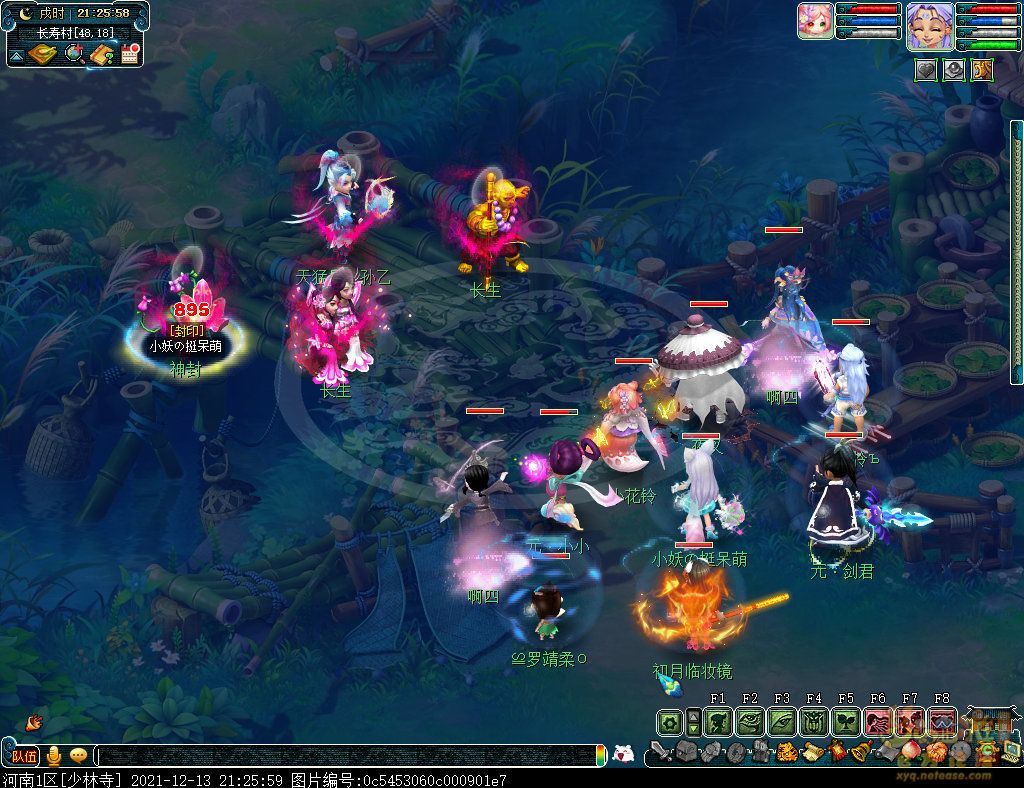
Task: Click the grey heart status icon
Action: click(x=925, y=69)
